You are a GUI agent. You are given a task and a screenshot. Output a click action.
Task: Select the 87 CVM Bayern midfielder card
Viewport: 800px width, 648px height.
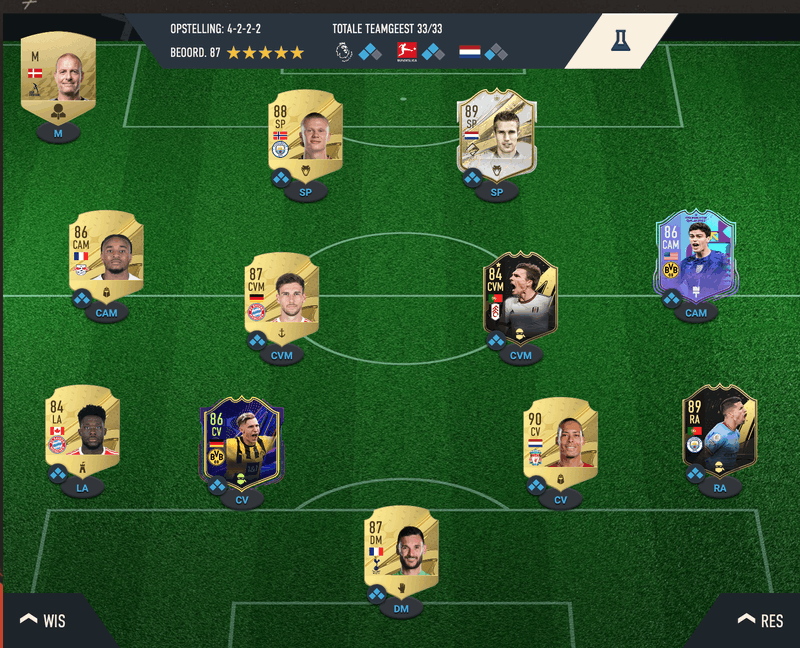coord(282,292)
